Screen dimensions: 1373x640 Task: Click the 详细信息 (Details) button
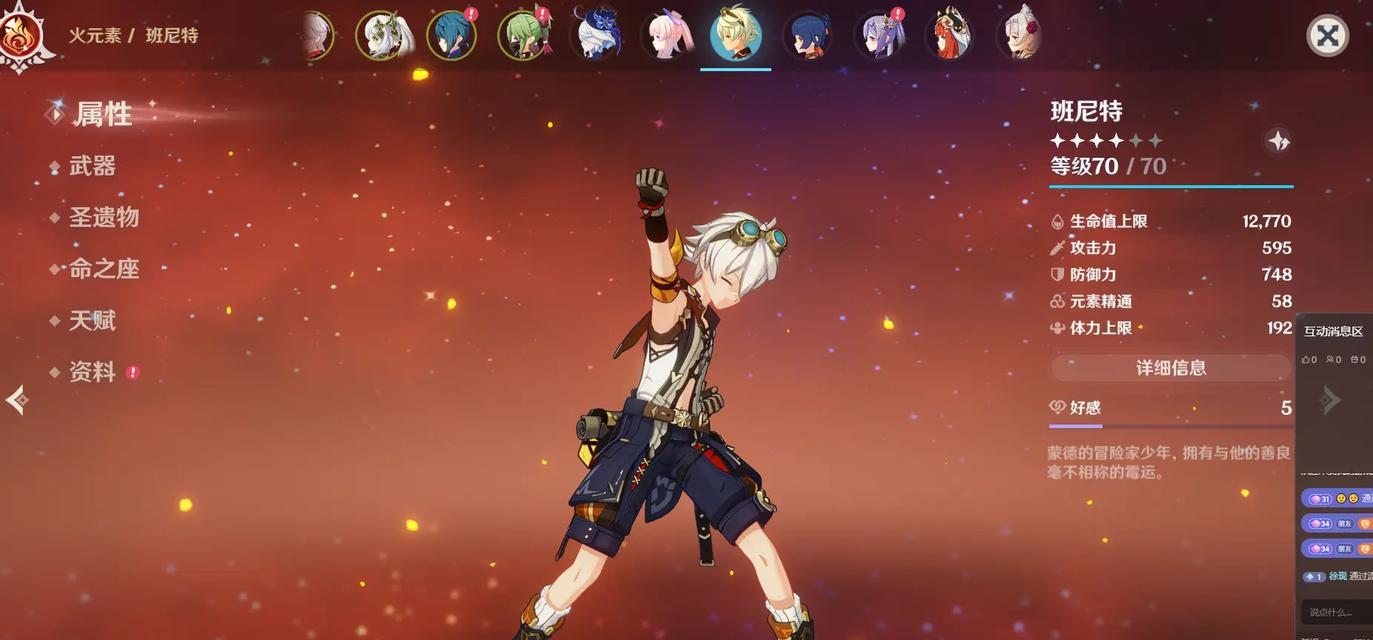click(1170, 368)
